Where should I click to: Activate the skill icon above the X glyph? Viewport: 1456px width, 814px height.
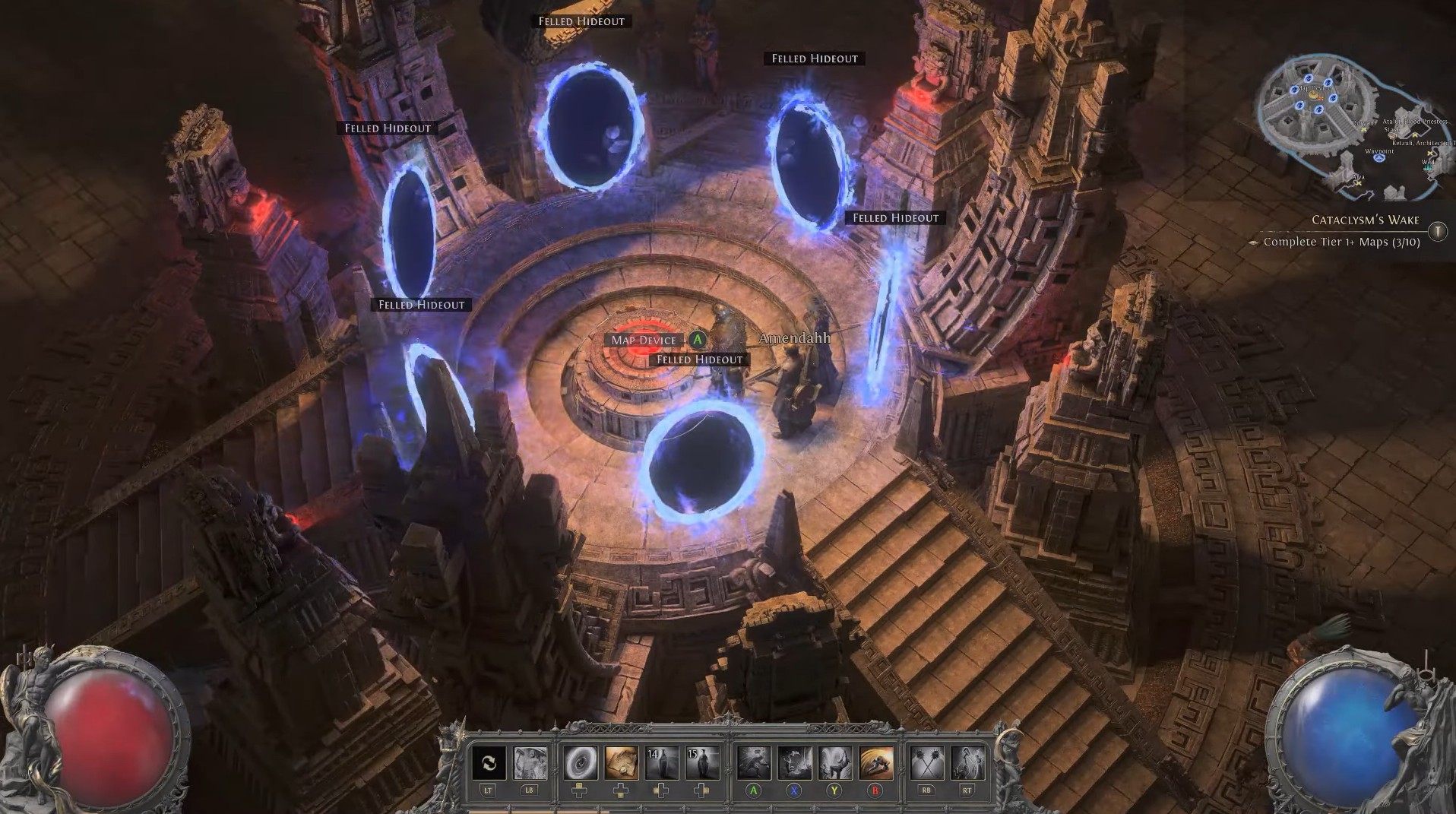[794, 763]
